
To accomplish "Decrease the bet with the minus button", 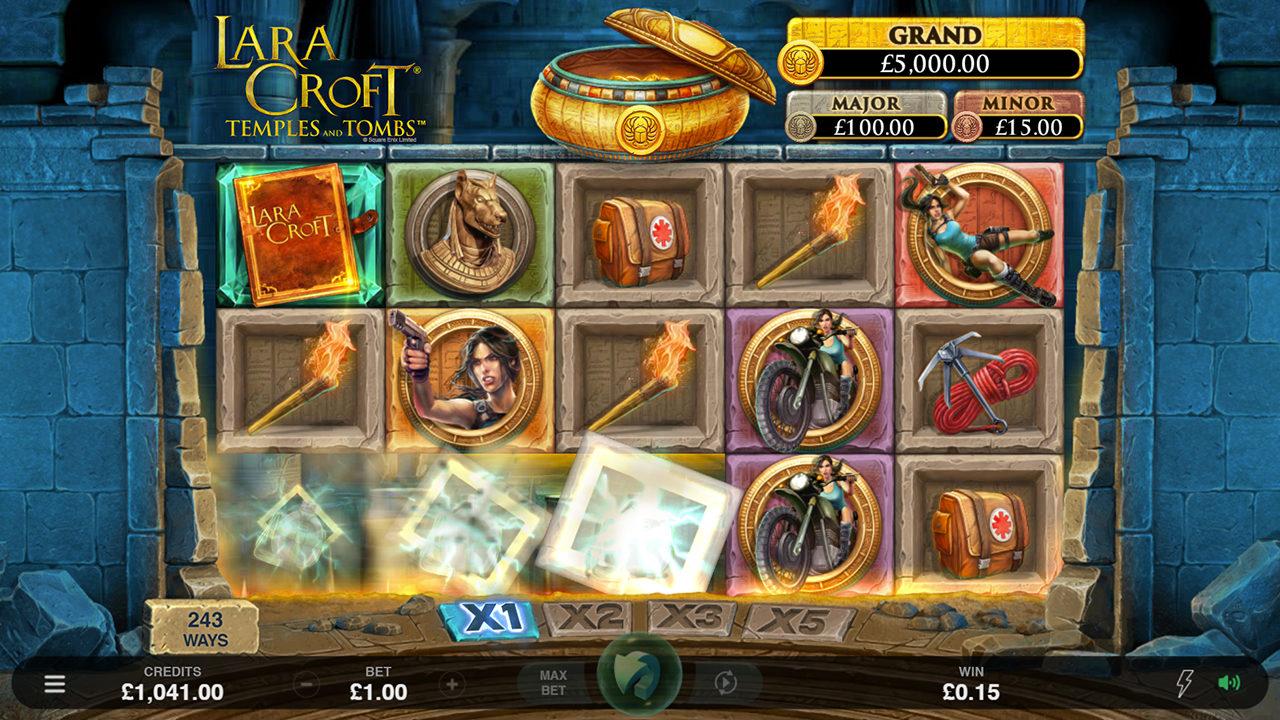I will click(x=307, y=685).
